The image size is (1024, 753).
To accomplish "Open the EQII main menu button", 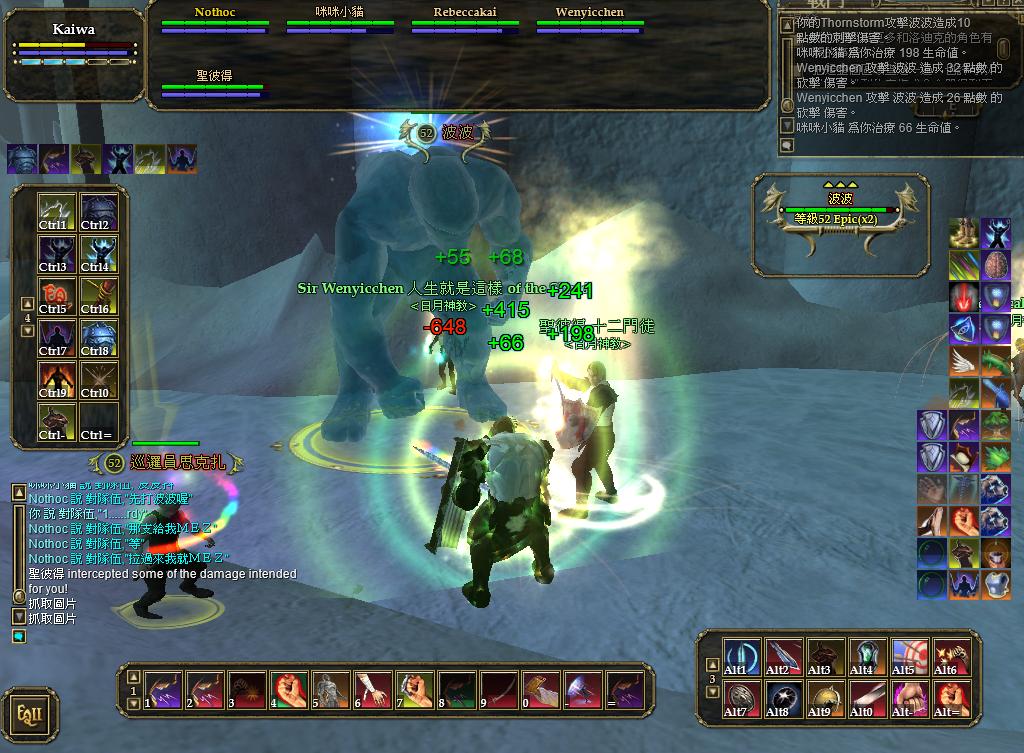I will pyautogui.click(x=30, y=714).
